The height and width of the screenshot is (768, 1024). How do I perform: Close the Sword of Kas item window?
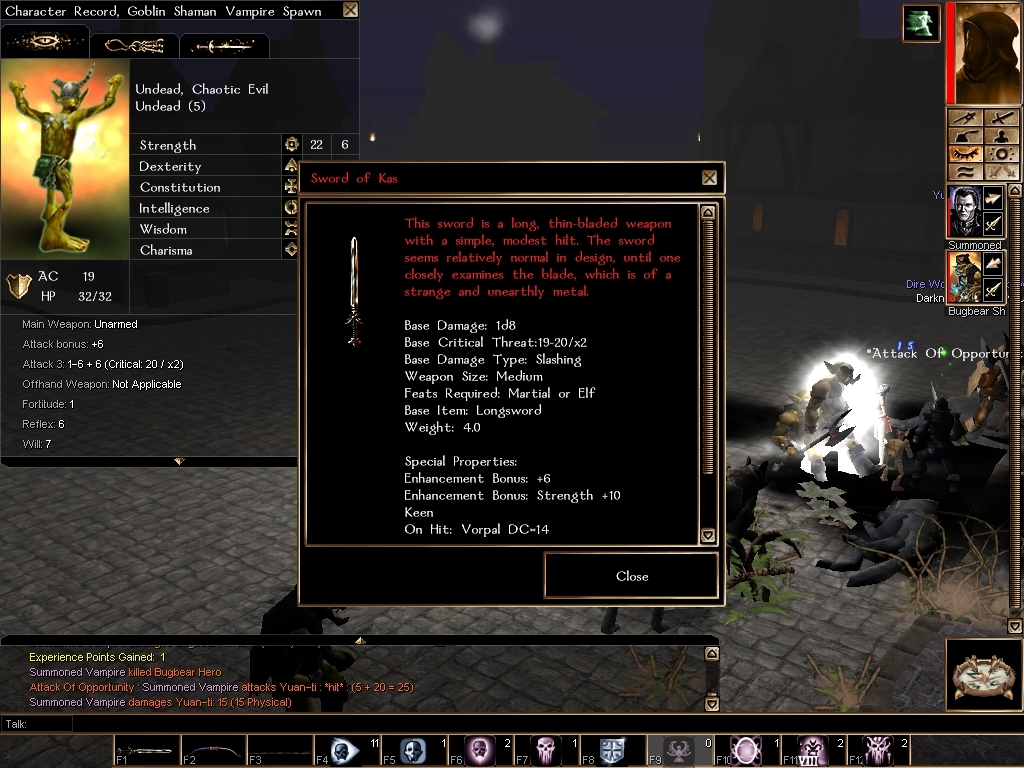pyautogui.click(x=631, y=576)
